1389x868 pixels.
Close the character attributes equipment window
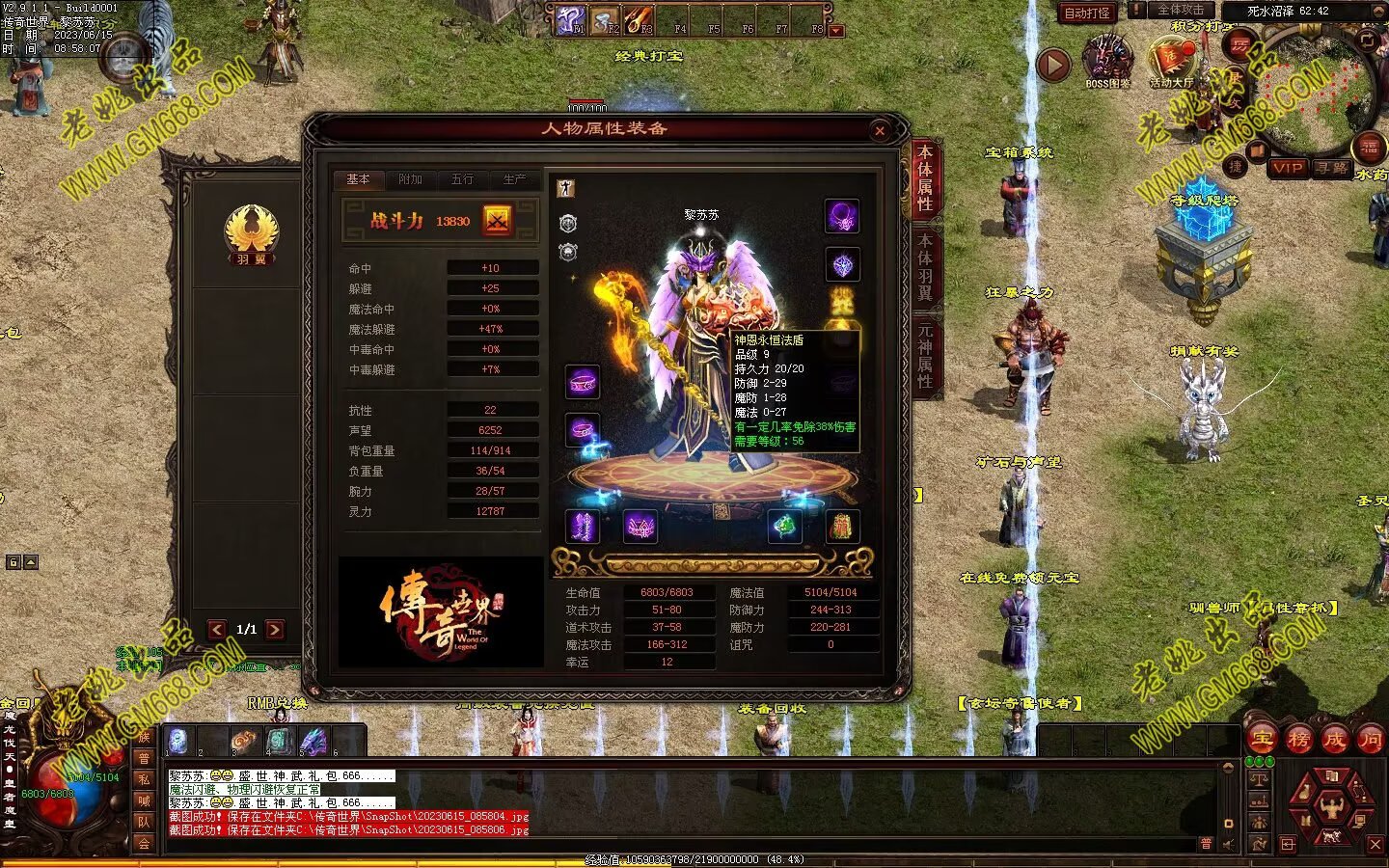pos(879,130)
